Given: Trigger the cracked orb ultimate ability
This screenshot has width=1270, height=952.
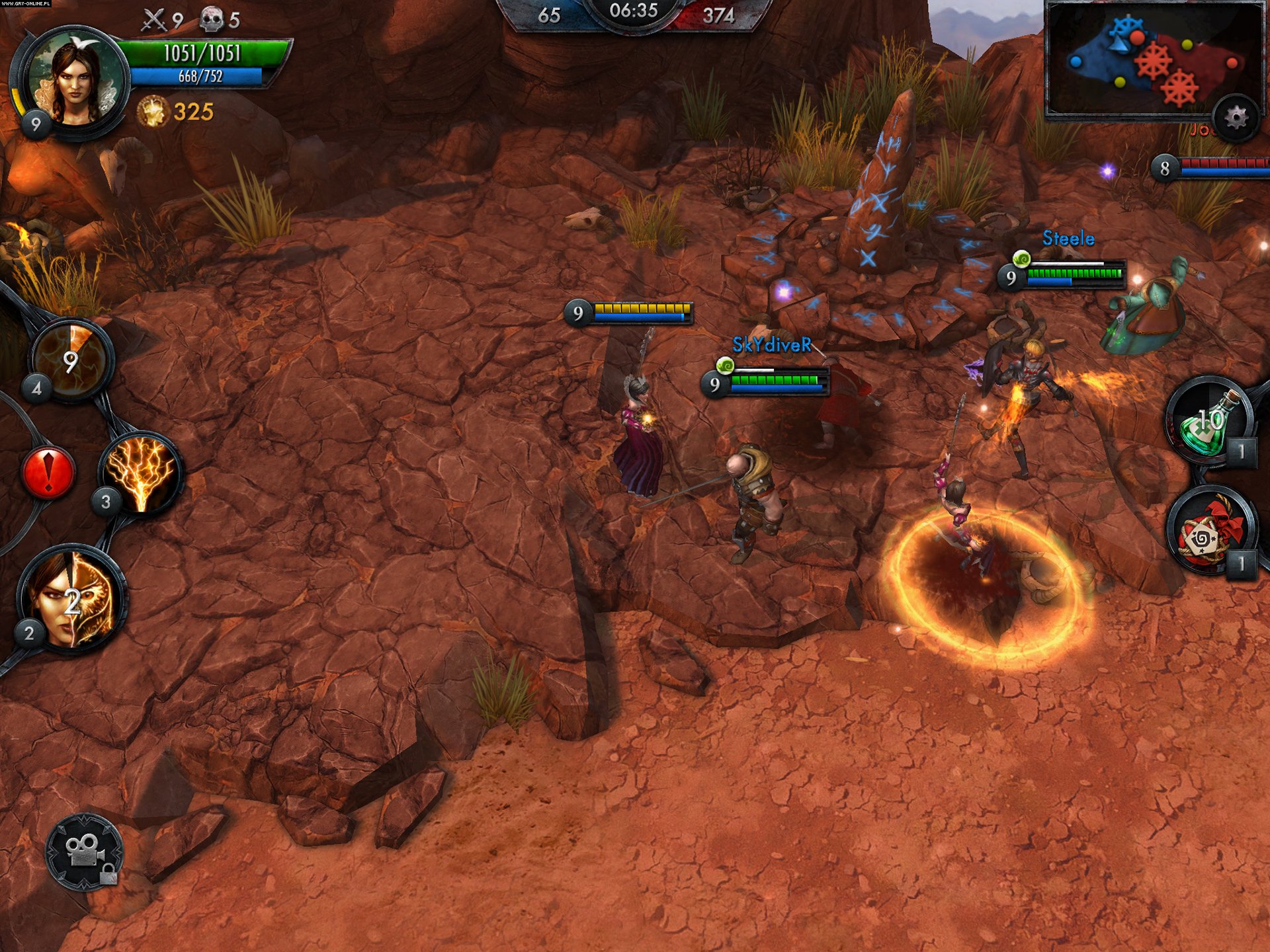Looking at the screenshot, I should click(x=71, y=360).
